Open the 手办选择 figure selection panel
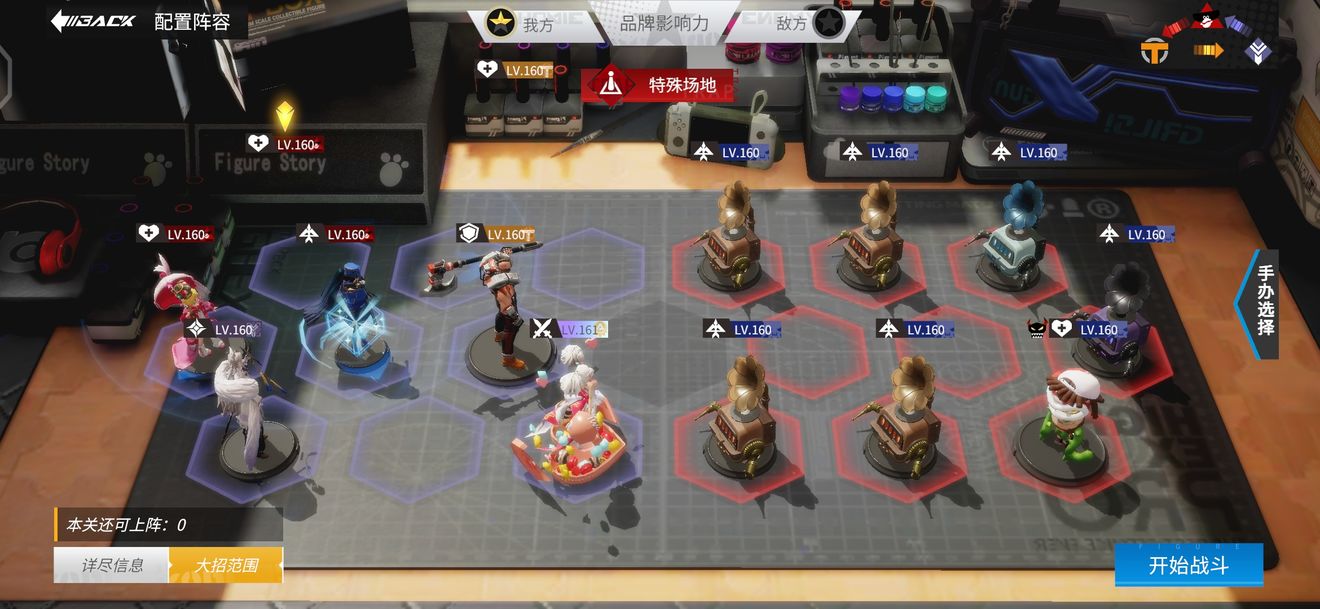The width and height of the screenshot is (1320, 609). coord(1263,304)
